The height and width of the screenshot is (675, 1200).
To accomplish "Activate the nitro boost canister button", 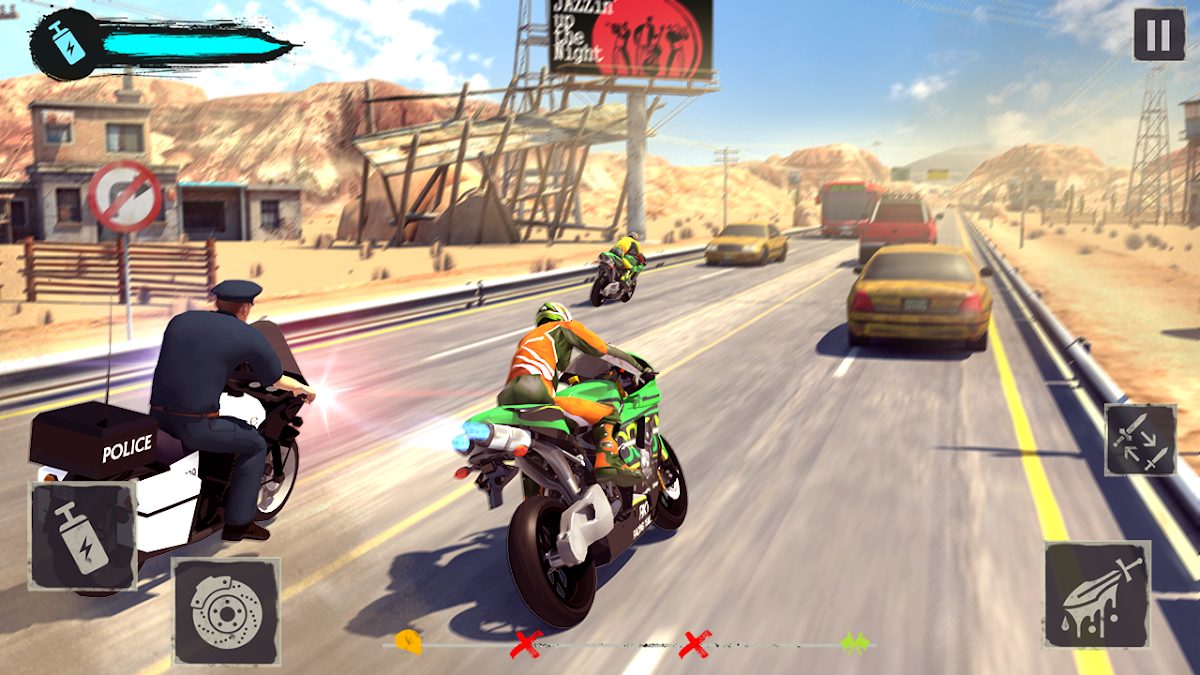I will point(83,536).
